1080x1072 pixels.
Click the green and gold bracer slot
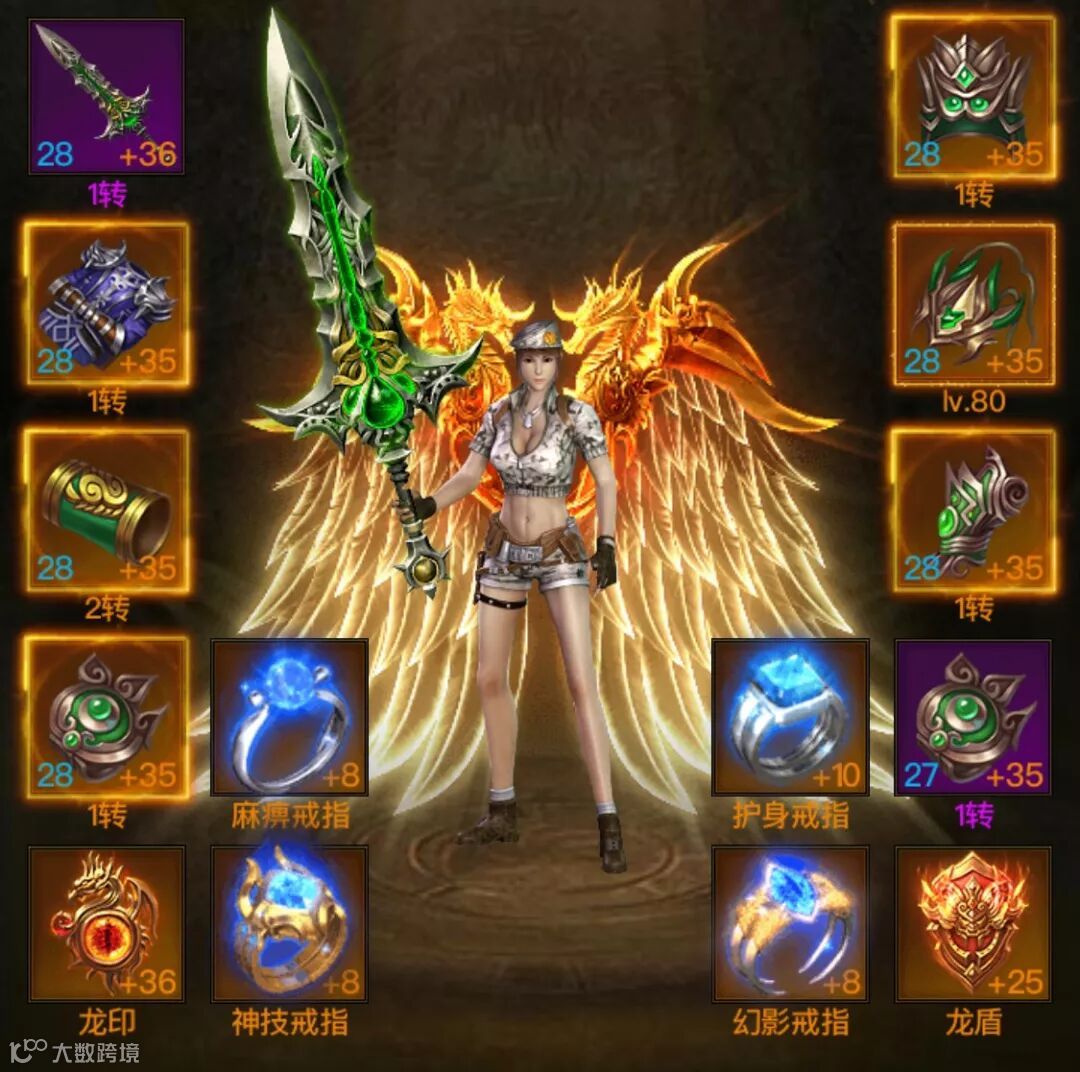pos(106,511)
